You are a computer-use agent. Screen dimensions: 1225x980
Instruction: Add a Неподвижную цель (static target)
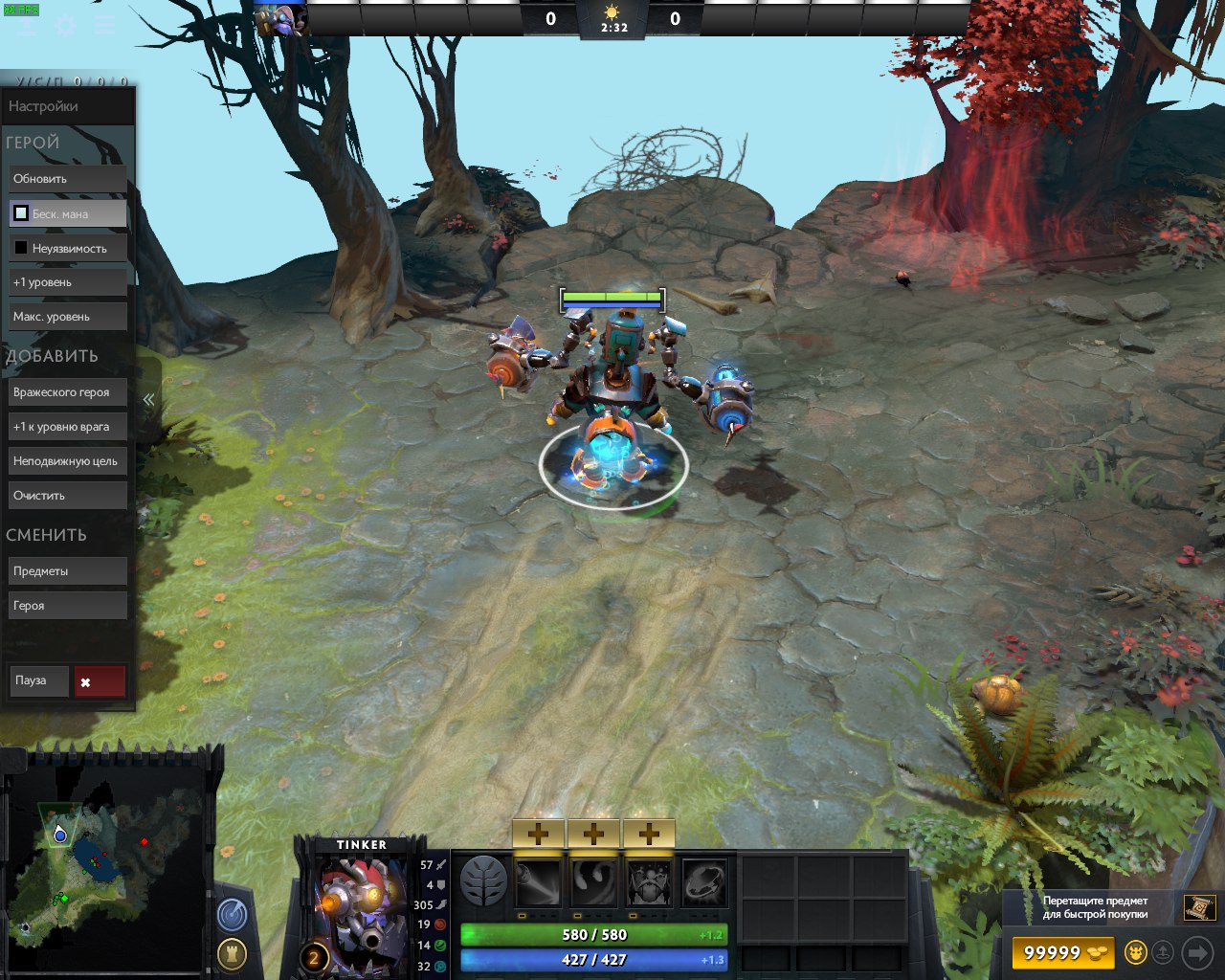pyautogui.click(x=67, y=461)
